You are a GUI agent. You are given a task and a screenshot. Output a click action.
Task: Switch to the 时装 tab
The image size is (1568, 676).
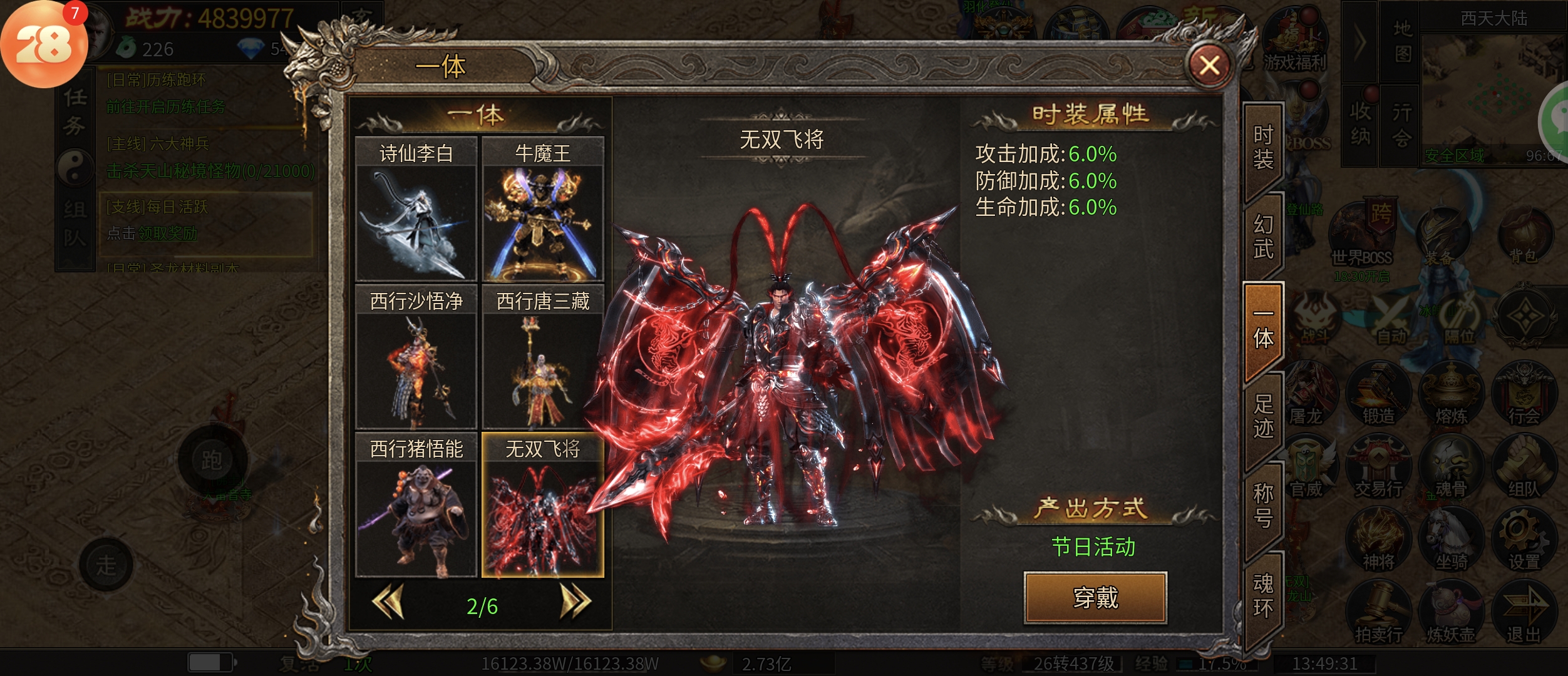[x=1263, y=148]
